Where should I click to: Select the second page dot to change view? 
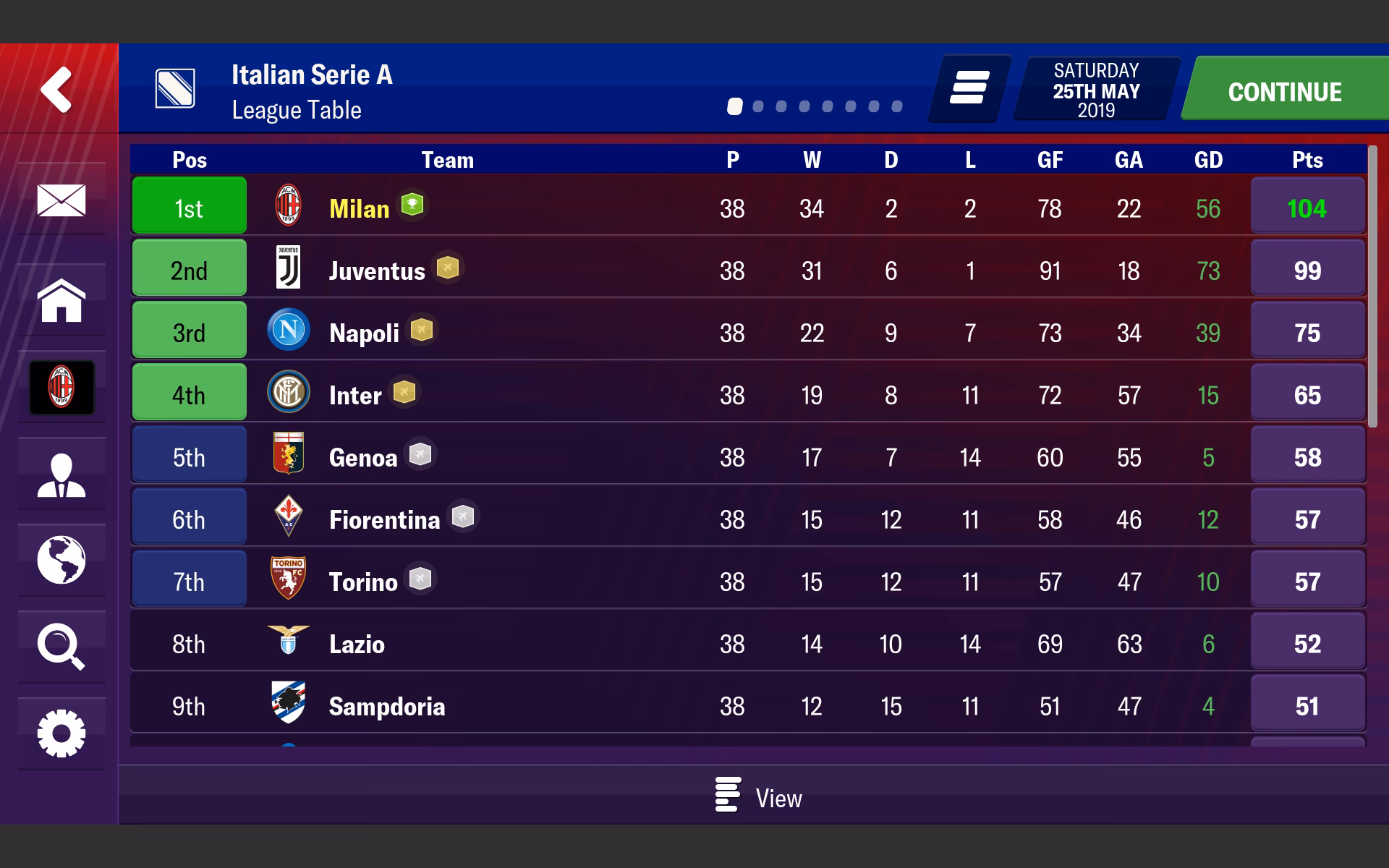758,106
